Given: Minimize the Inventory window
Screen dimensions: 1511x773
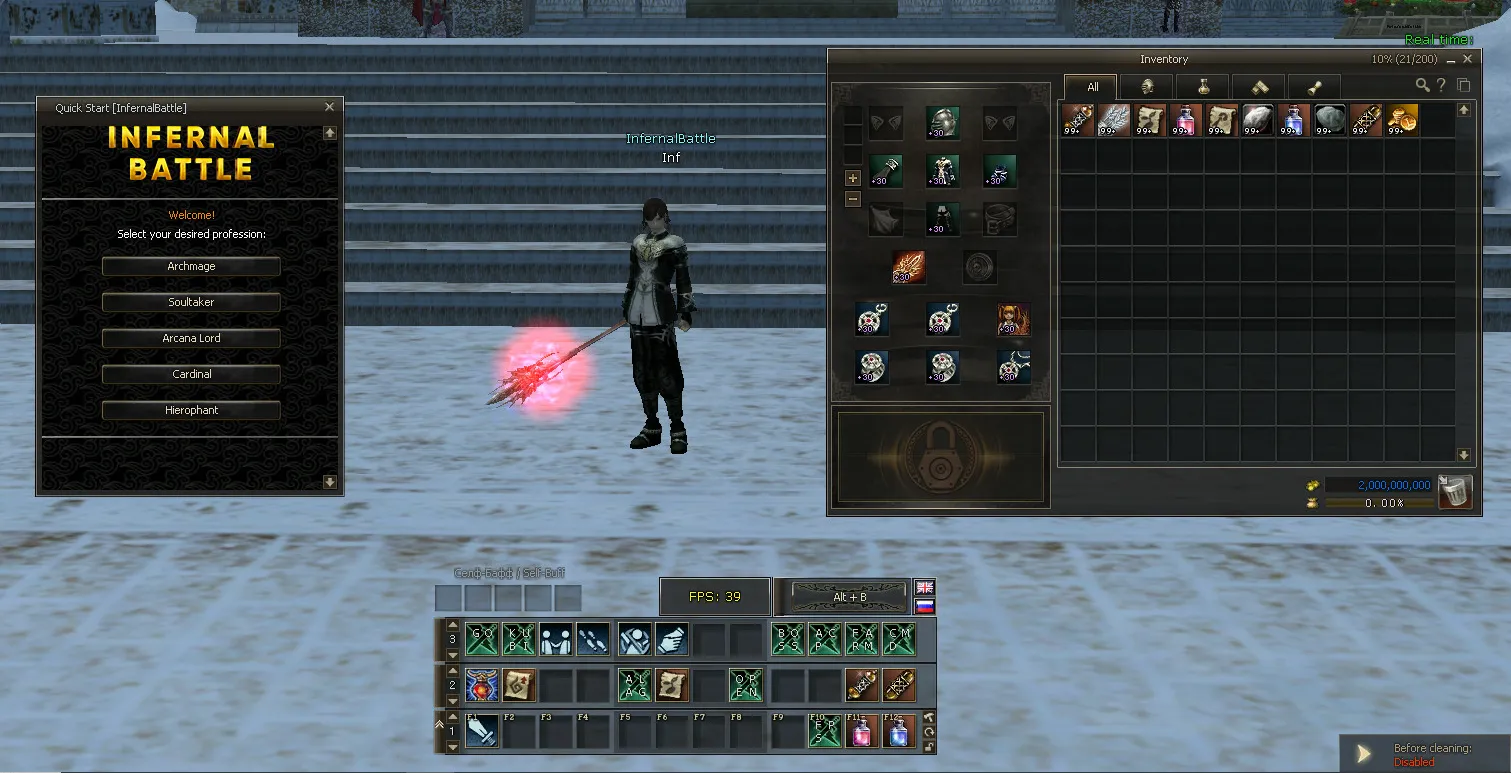Looking at the screenshot, I should pyautogui.click(x=1451, y=60).
